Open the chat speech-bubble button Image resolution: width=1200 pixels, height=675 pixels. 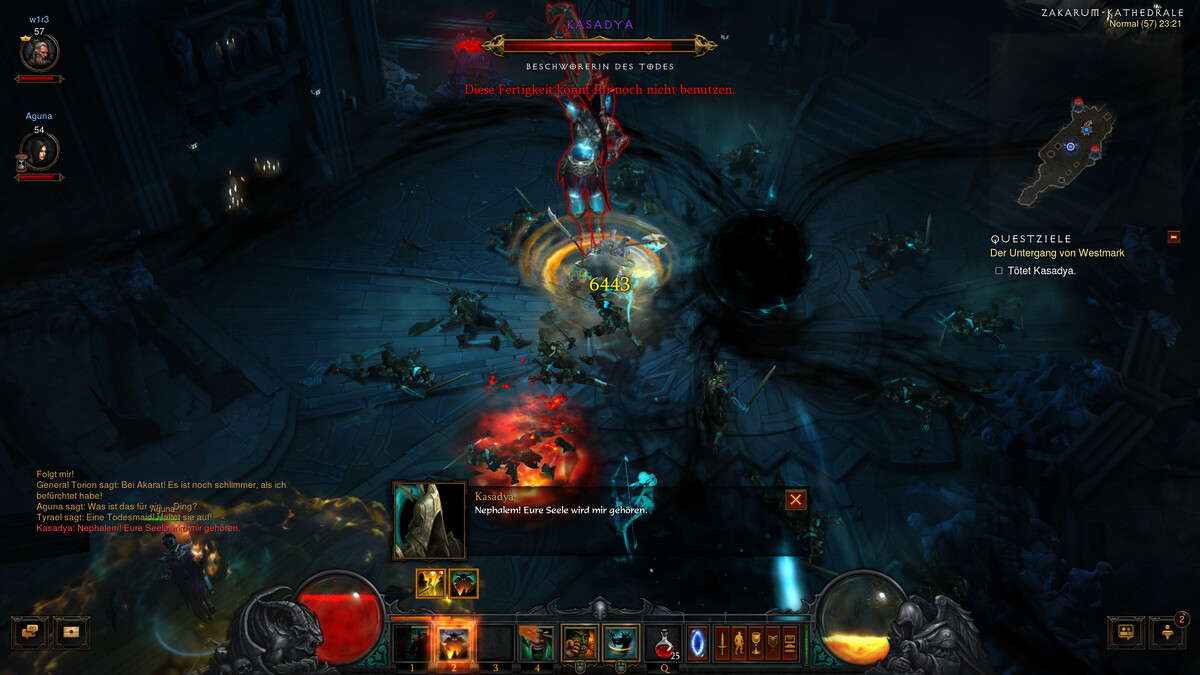[29, 632]
